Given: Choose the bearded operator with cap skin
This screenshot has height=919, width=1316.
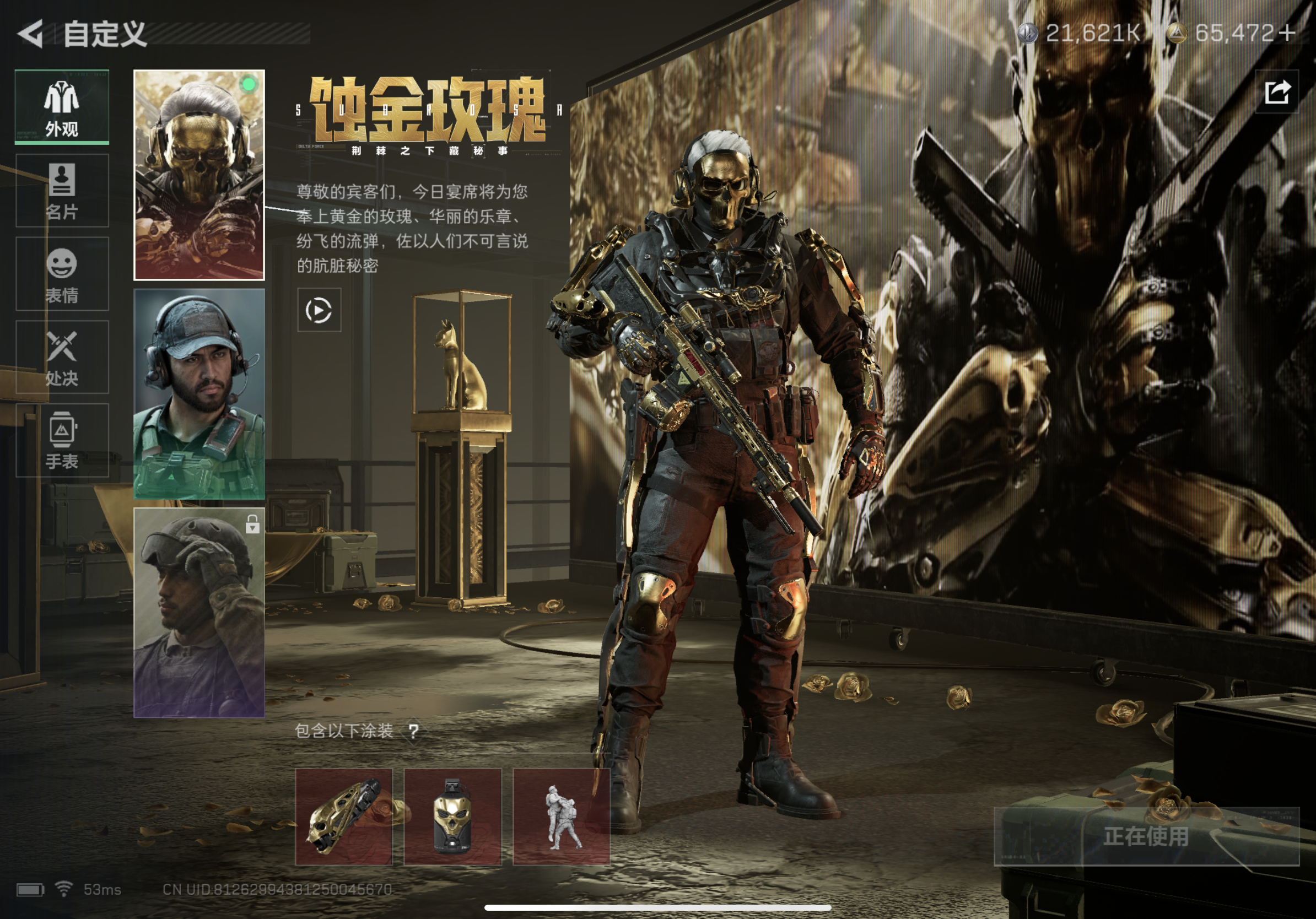Looking at the screenshot, I should pyautogui.click(x=199, y=393).
